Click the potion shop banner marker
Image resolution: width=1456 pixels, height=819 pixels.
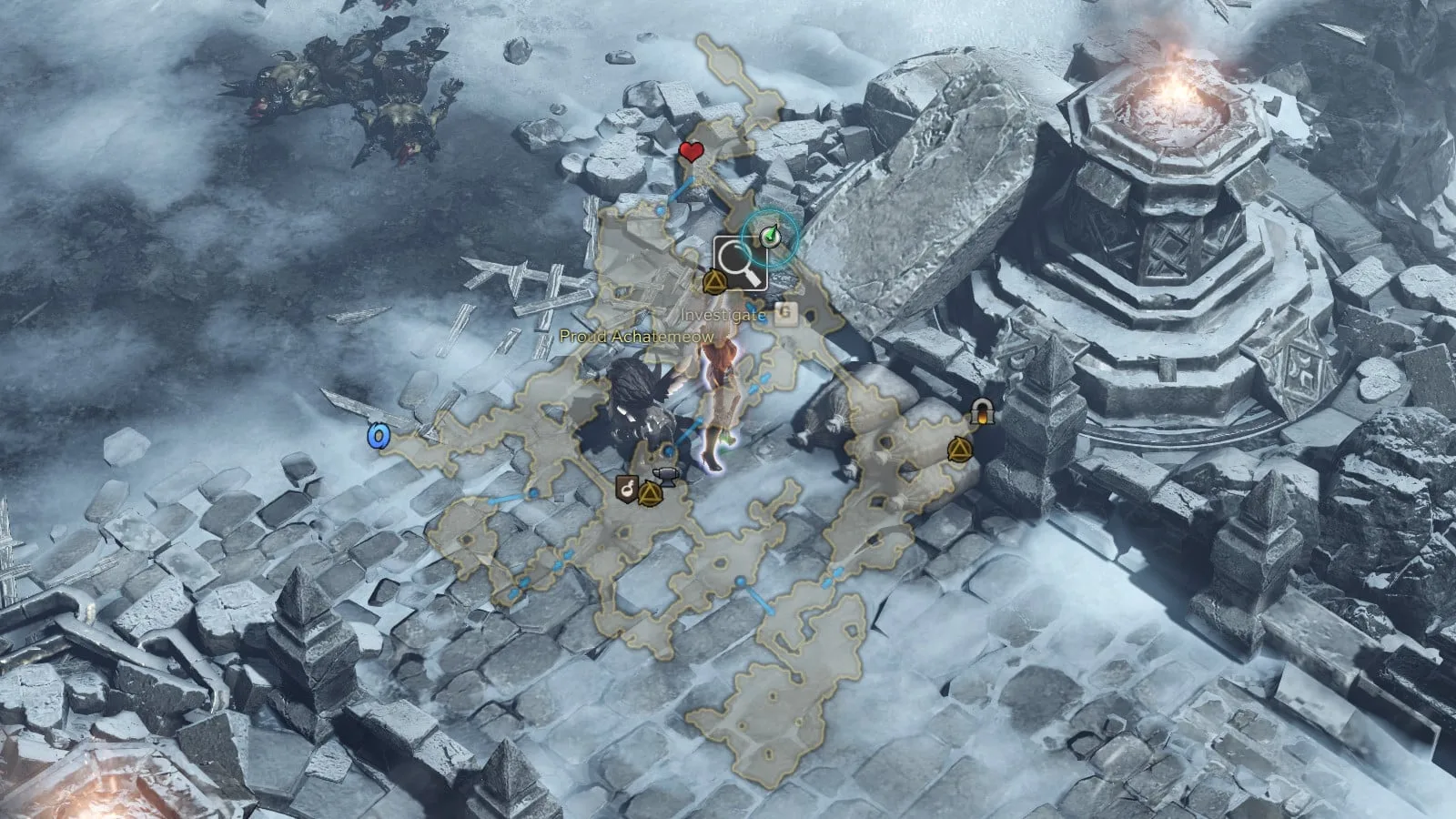tap(626, 490)
